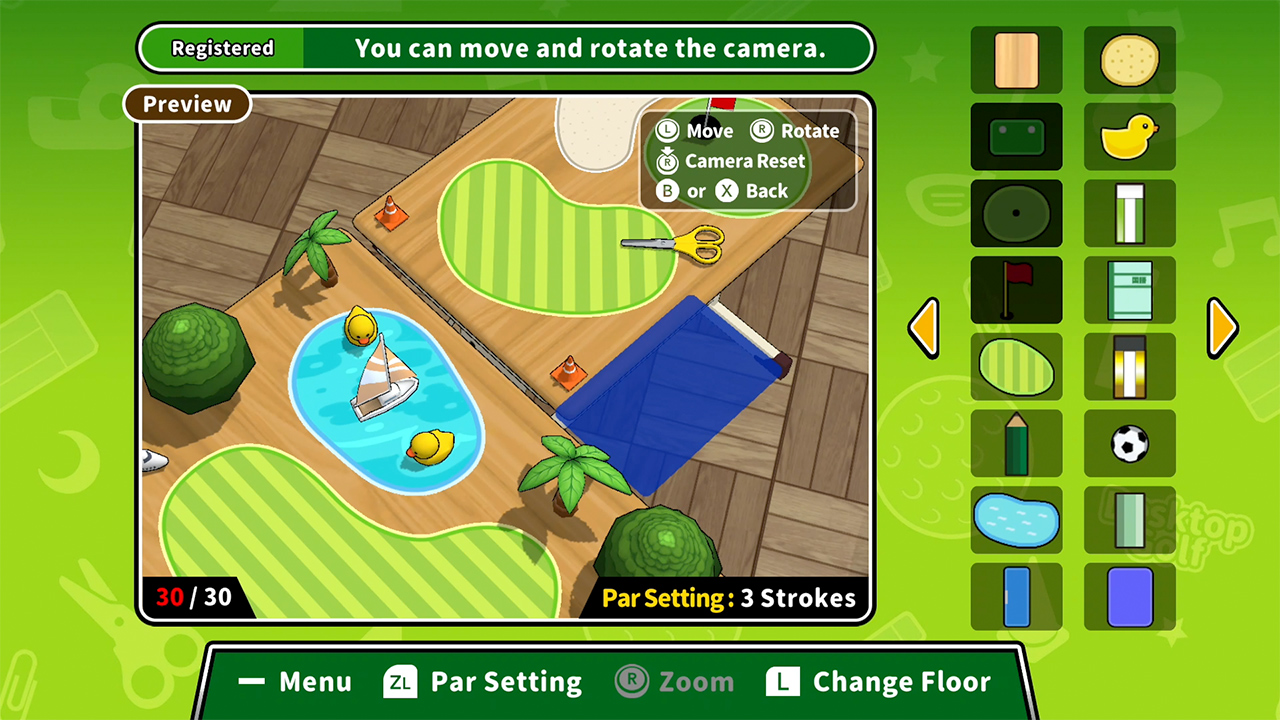The height and width of the screenshot is (720, 1280).
Task: Click the Registered status banner
Action: tap(221, 47)
